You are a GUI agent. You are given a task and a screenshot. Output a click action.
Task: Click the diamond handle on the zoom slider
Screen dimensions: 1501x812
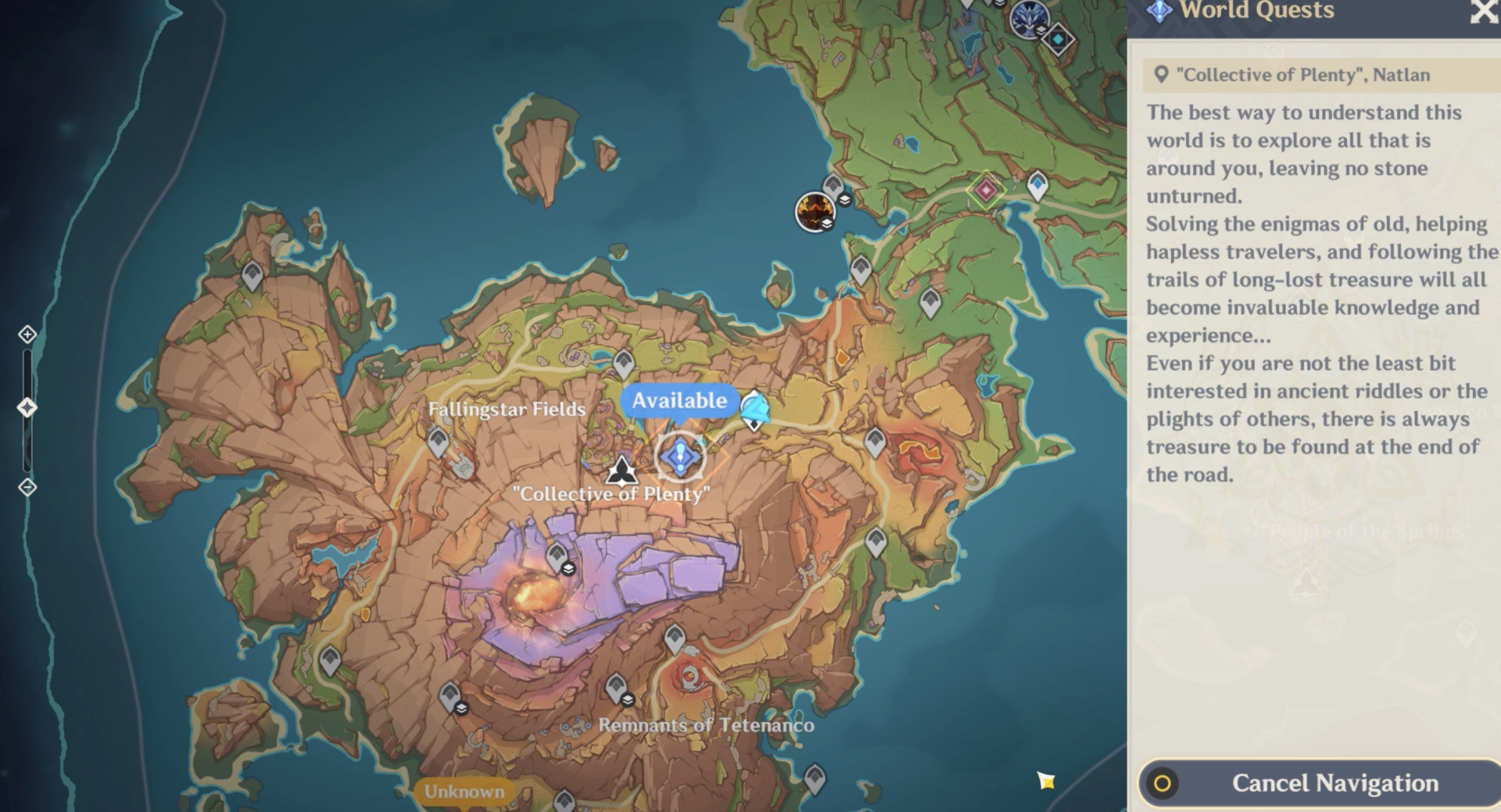tap(28, 406)
